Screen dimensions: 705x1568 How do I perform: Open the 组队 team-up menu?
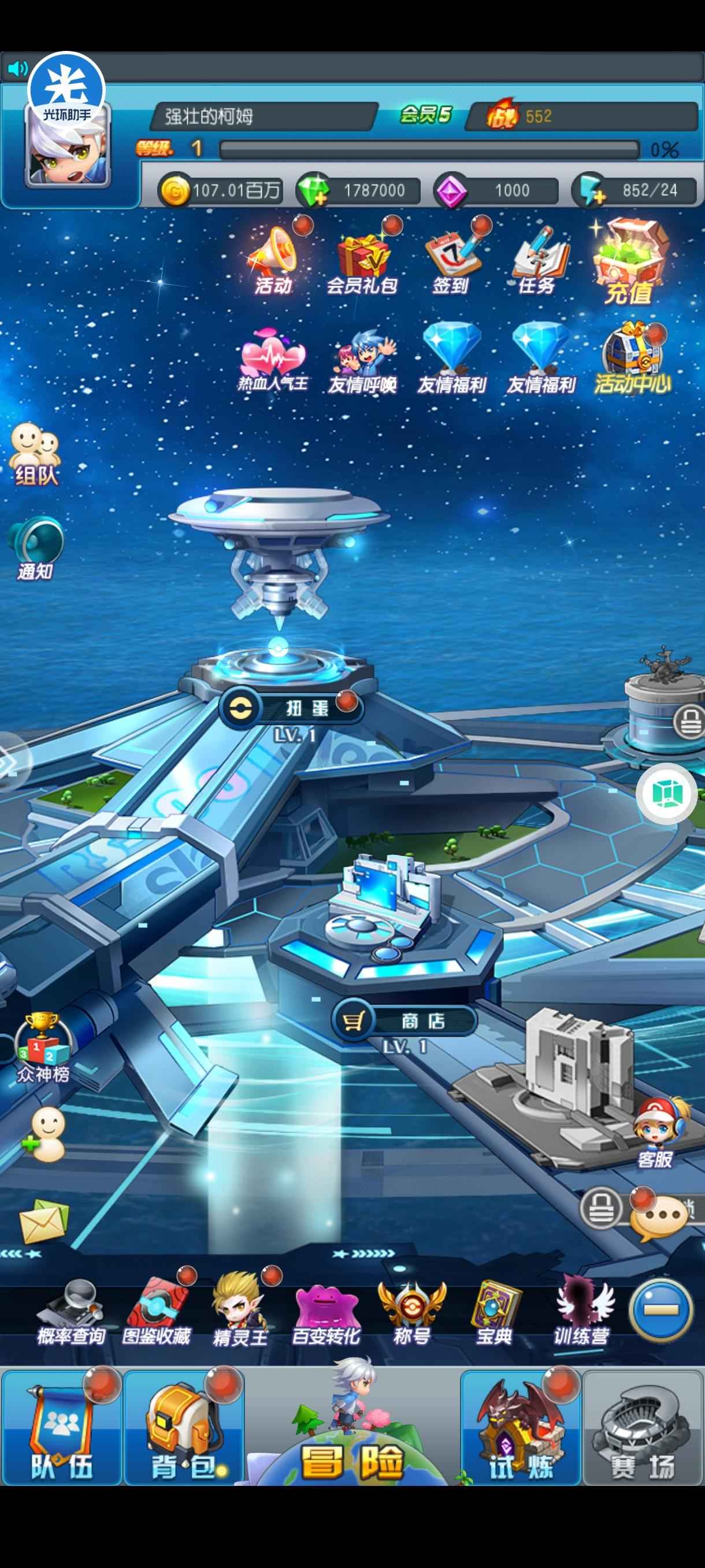coord(35,454)
